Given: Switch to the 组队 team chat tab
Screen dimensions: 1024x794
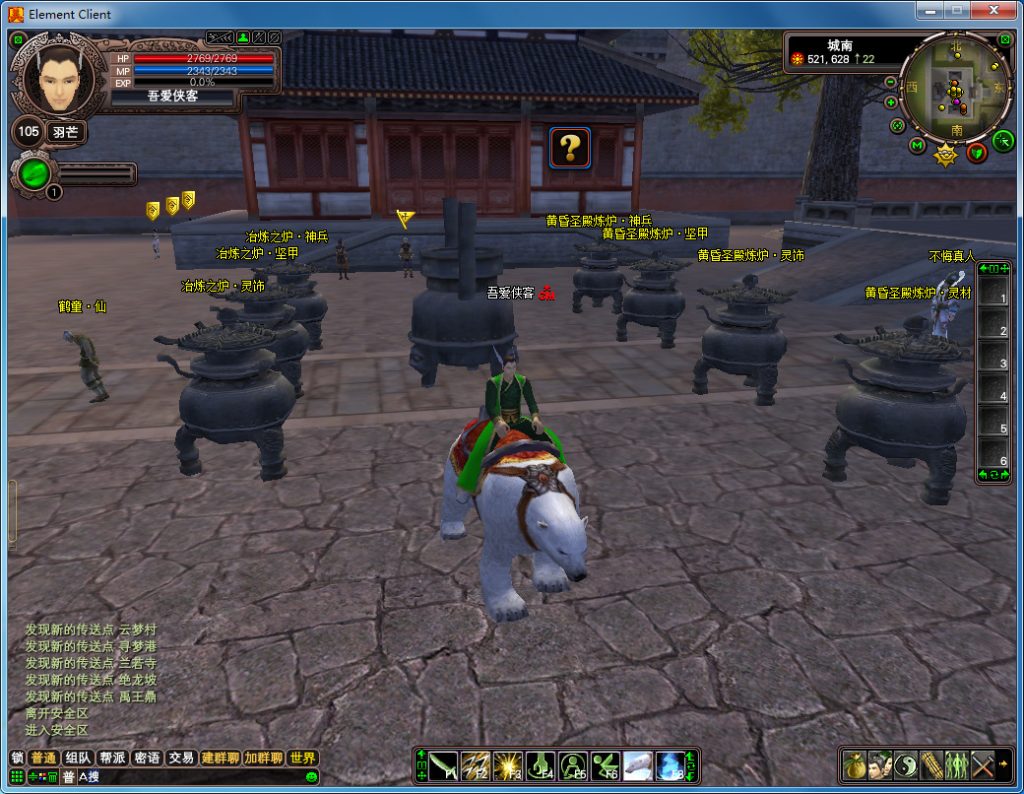Looking at the screenshot, I should pos(77,758).
